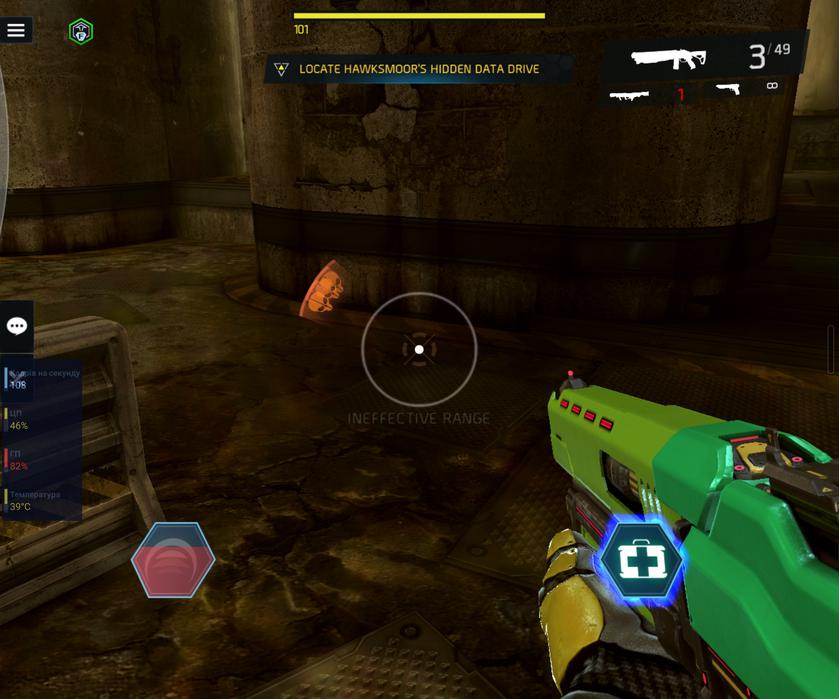Image resolution: width=839 pixels, height=699 pixels.
Task: Switch to the pistol sidearm slot
Action: tap(746, 89)
